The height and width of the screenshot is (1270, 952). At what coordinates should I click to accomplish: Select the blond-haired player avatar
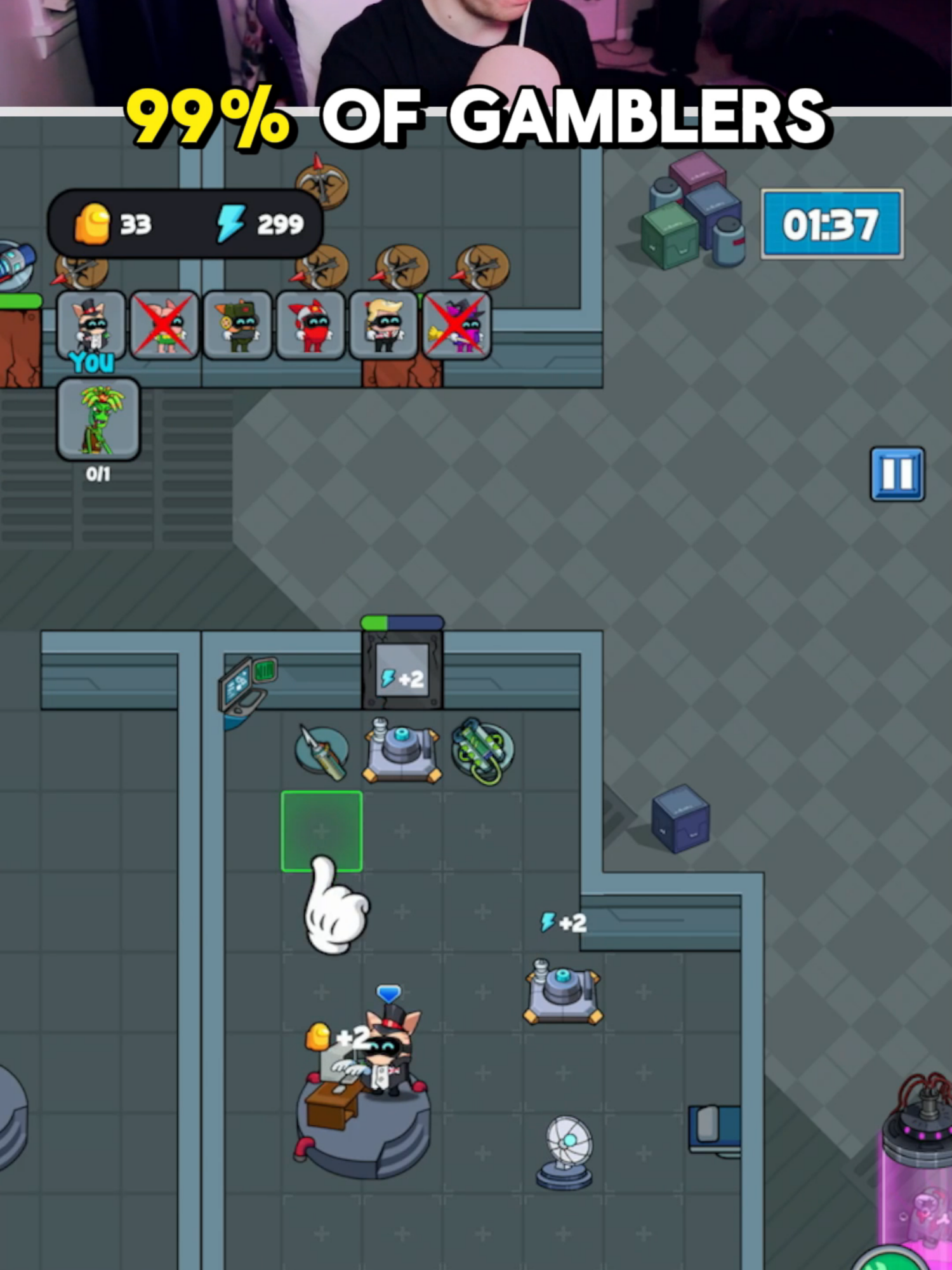click(384, 327)
